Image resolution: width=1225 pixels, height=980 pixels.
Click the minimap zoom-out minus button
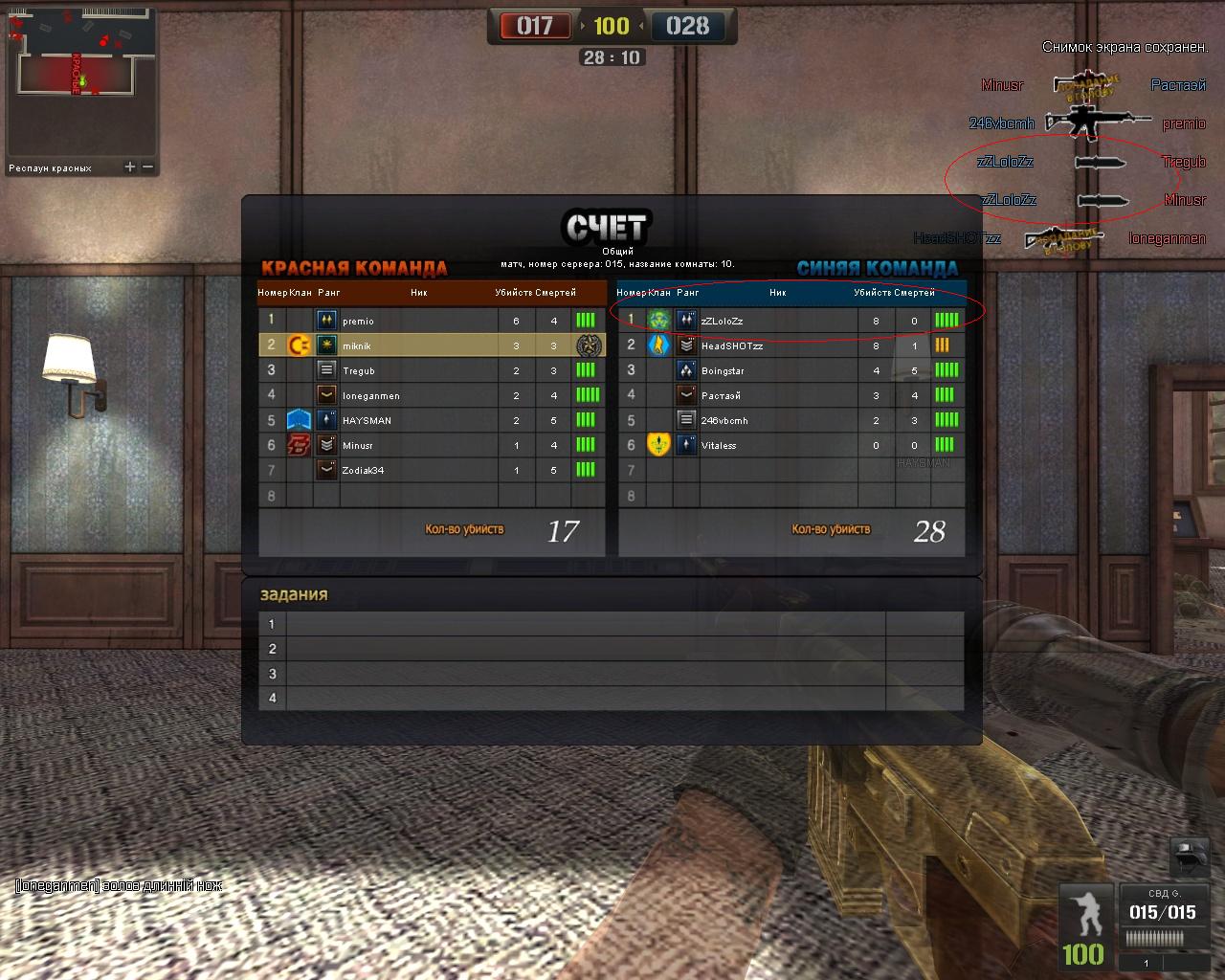click(148, 167)
